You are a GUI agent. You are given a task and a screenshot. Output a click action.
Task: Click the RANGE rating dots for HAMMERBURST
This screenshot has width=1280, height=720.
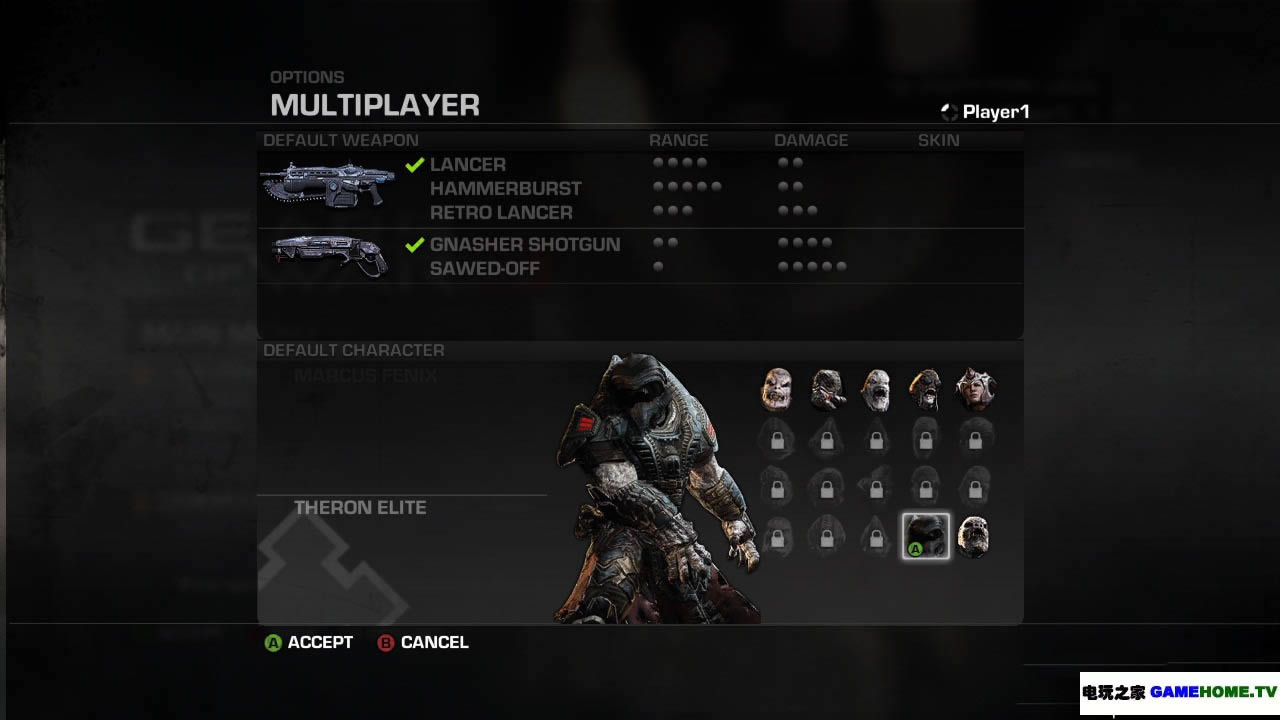pos(690,186)
